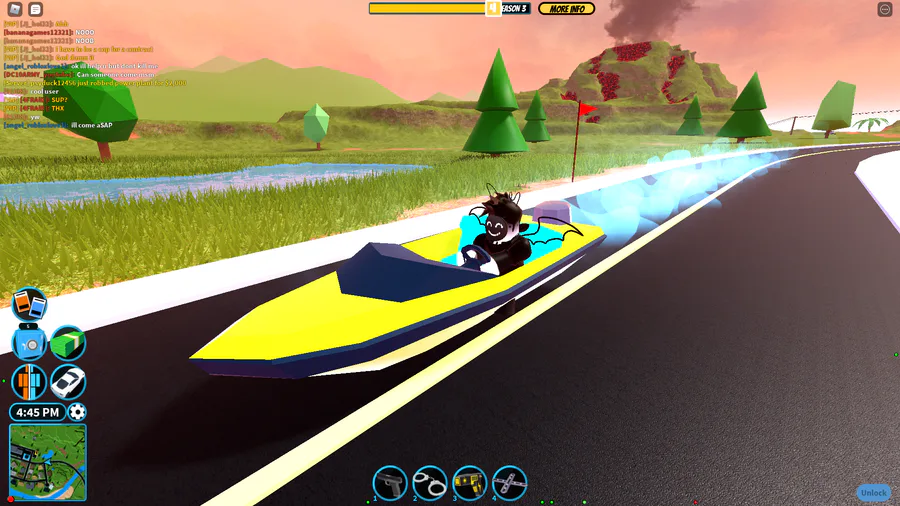This screenshot has height=506, width=900.
Task: Toggle the Roblox chat window
Action: pos(36,9)
